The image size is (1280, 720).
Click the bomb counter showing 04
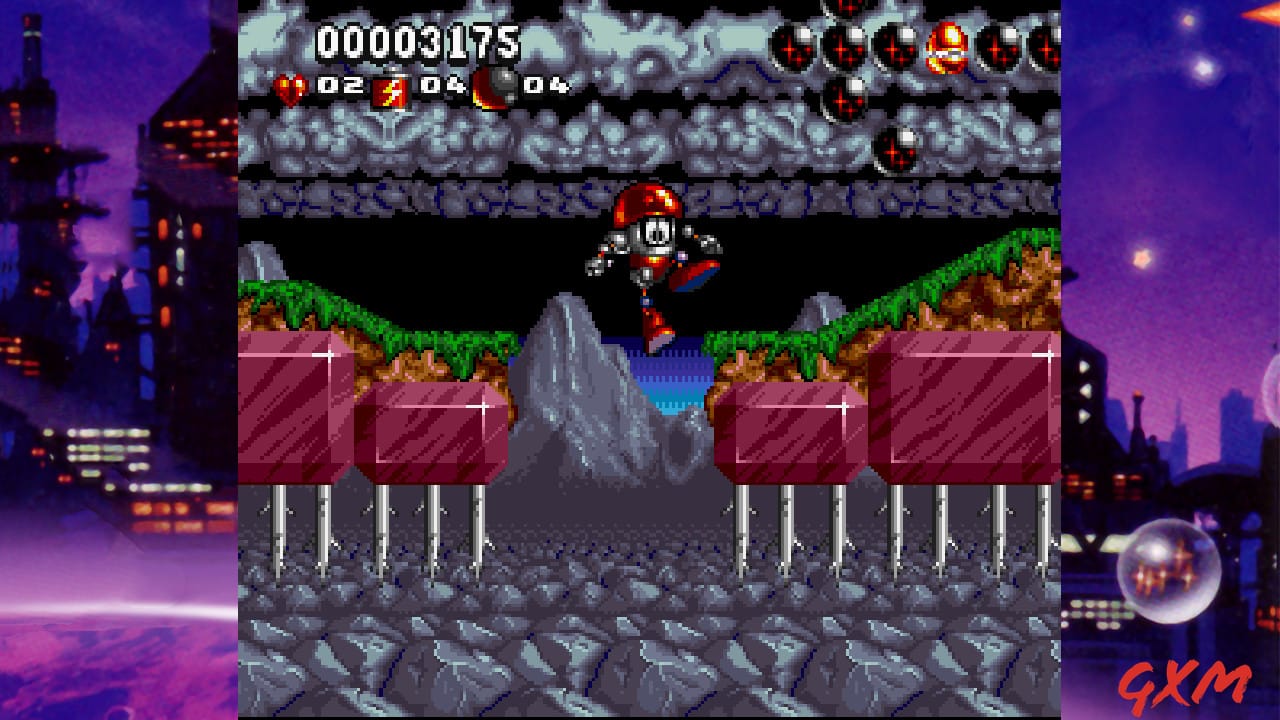[x=545, y=86]
